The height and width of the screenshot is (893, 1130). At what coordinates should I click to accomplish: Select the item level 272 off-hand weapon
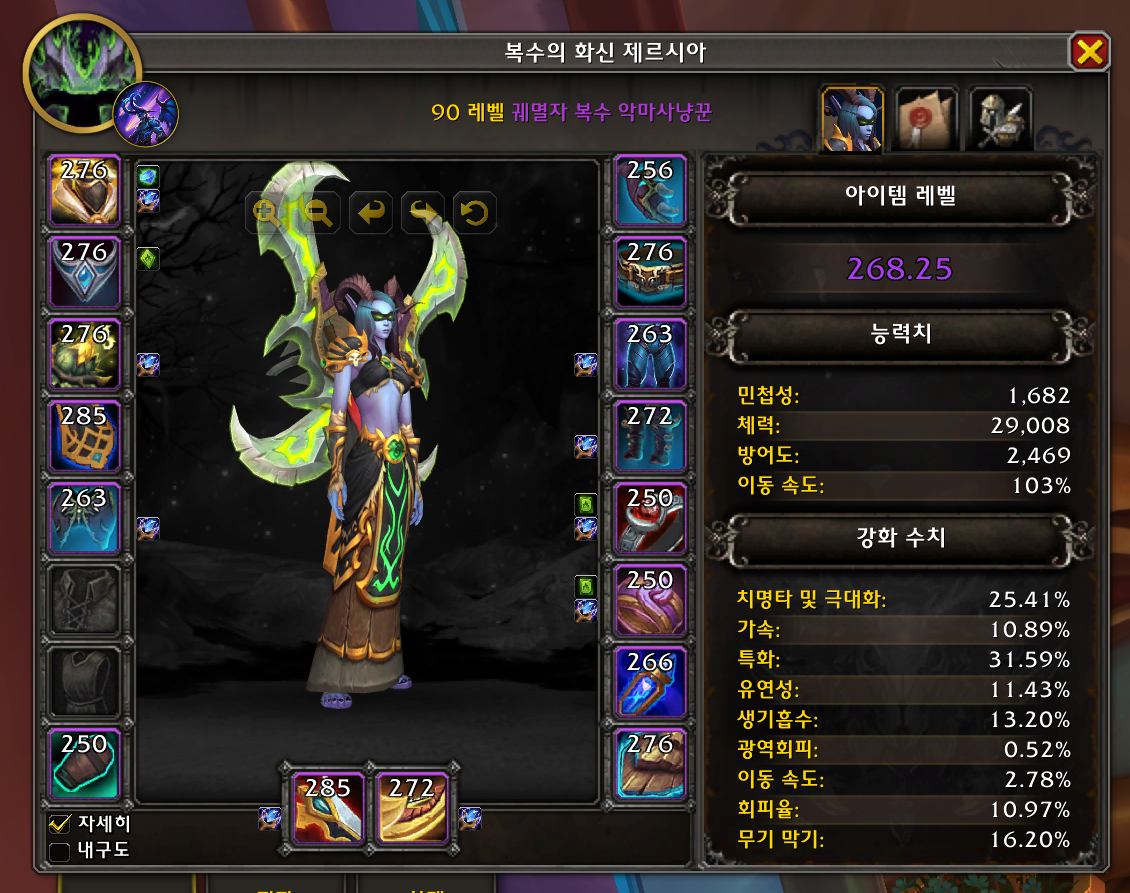[x=412, y=808]
